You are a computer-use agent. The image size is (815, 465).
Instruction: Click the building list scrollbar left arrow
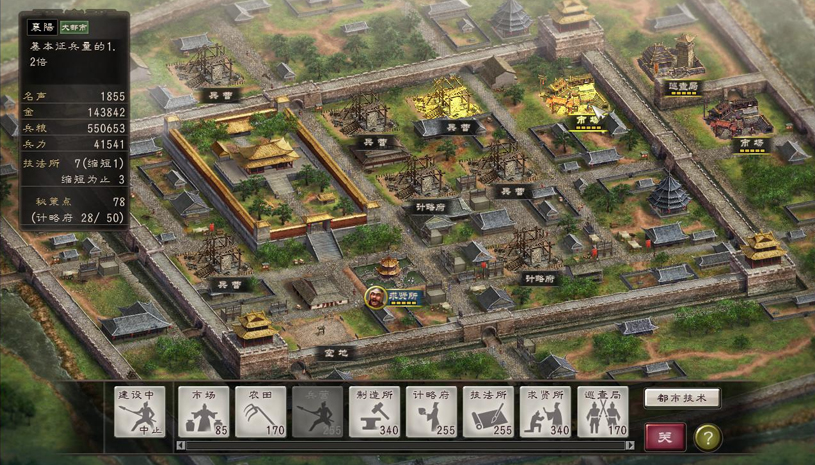tap(180, 445)
